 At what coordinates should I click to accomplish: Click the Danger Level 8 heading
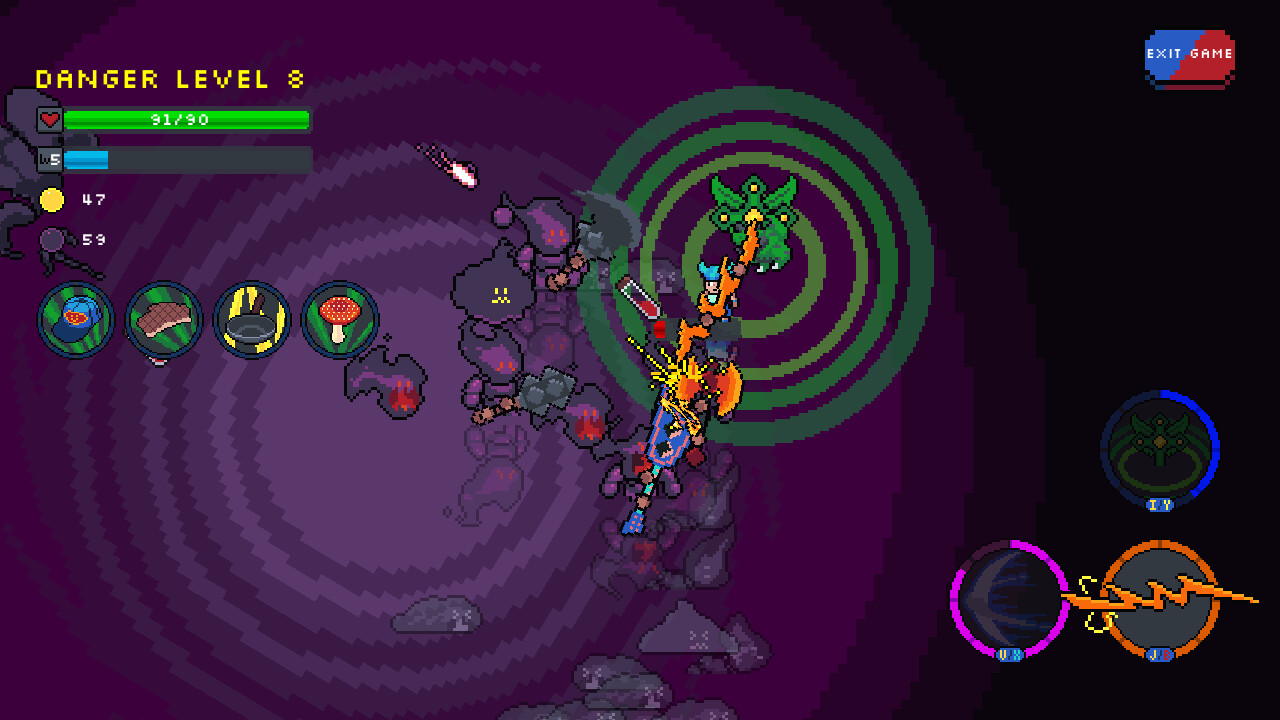tap(168, 79)
